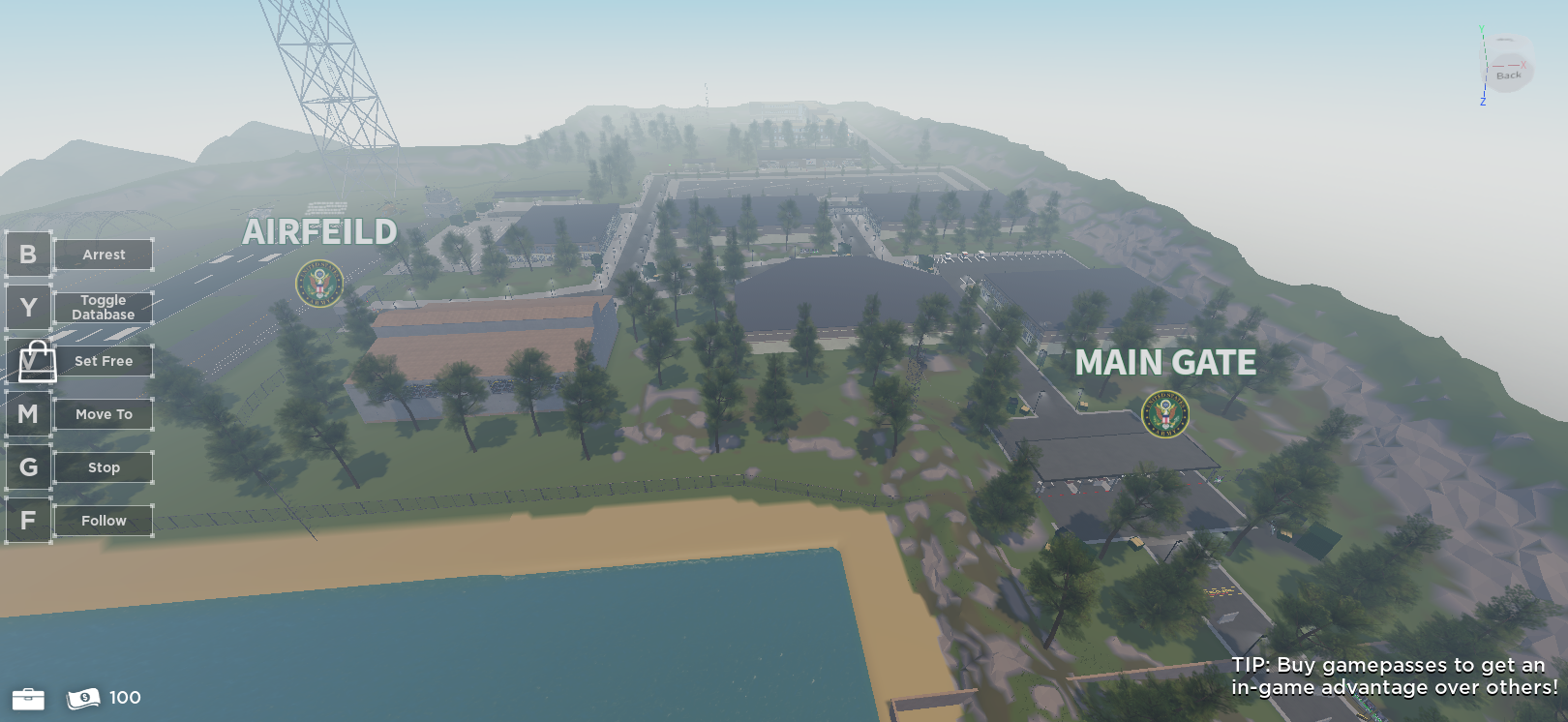This screenshot has height=722, width=1568.
Task: Click the B keybind icon beside Arrest
Action: [28, 255]
